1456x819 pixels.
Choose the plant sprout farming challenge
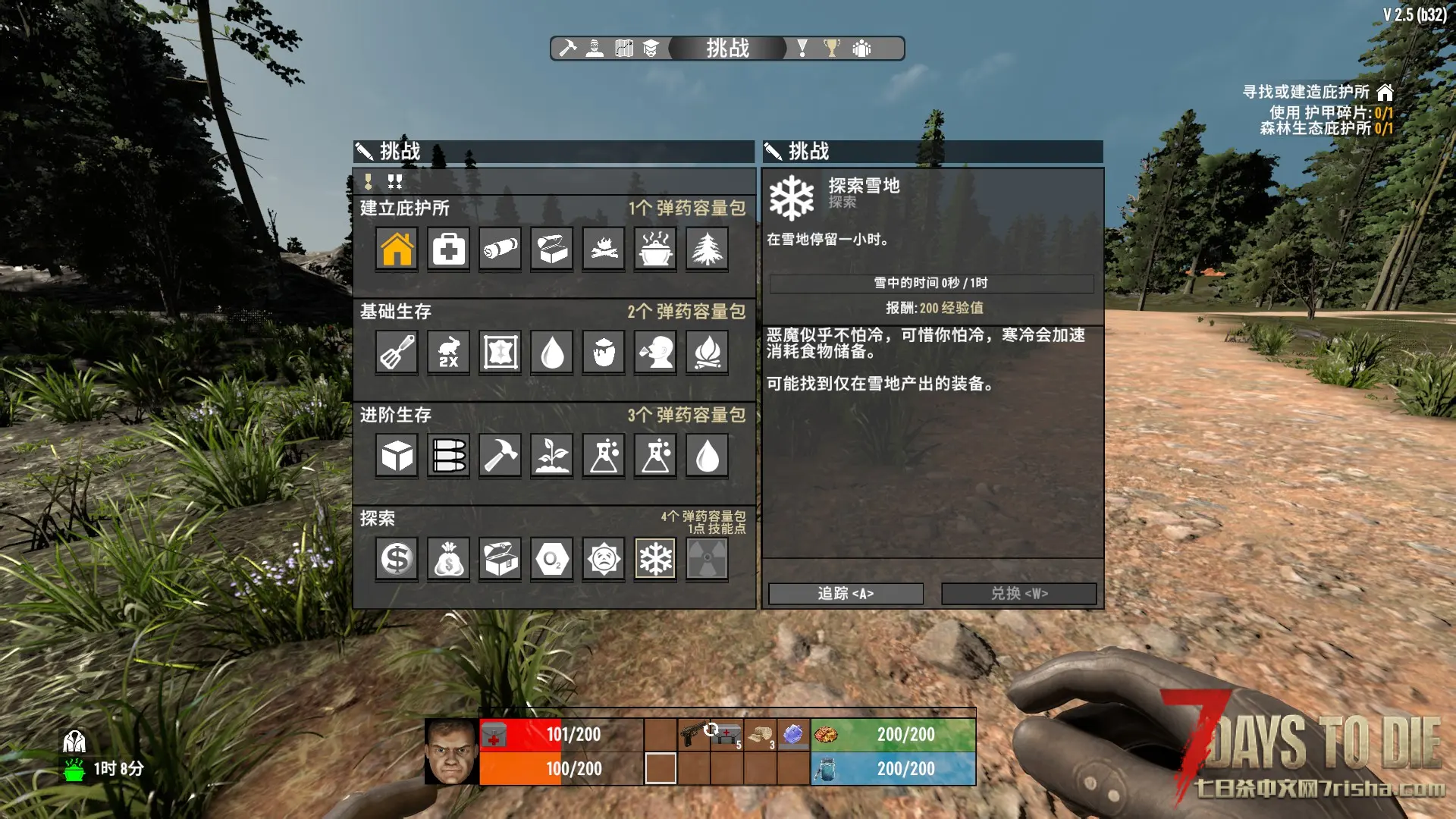pos(552,456)
